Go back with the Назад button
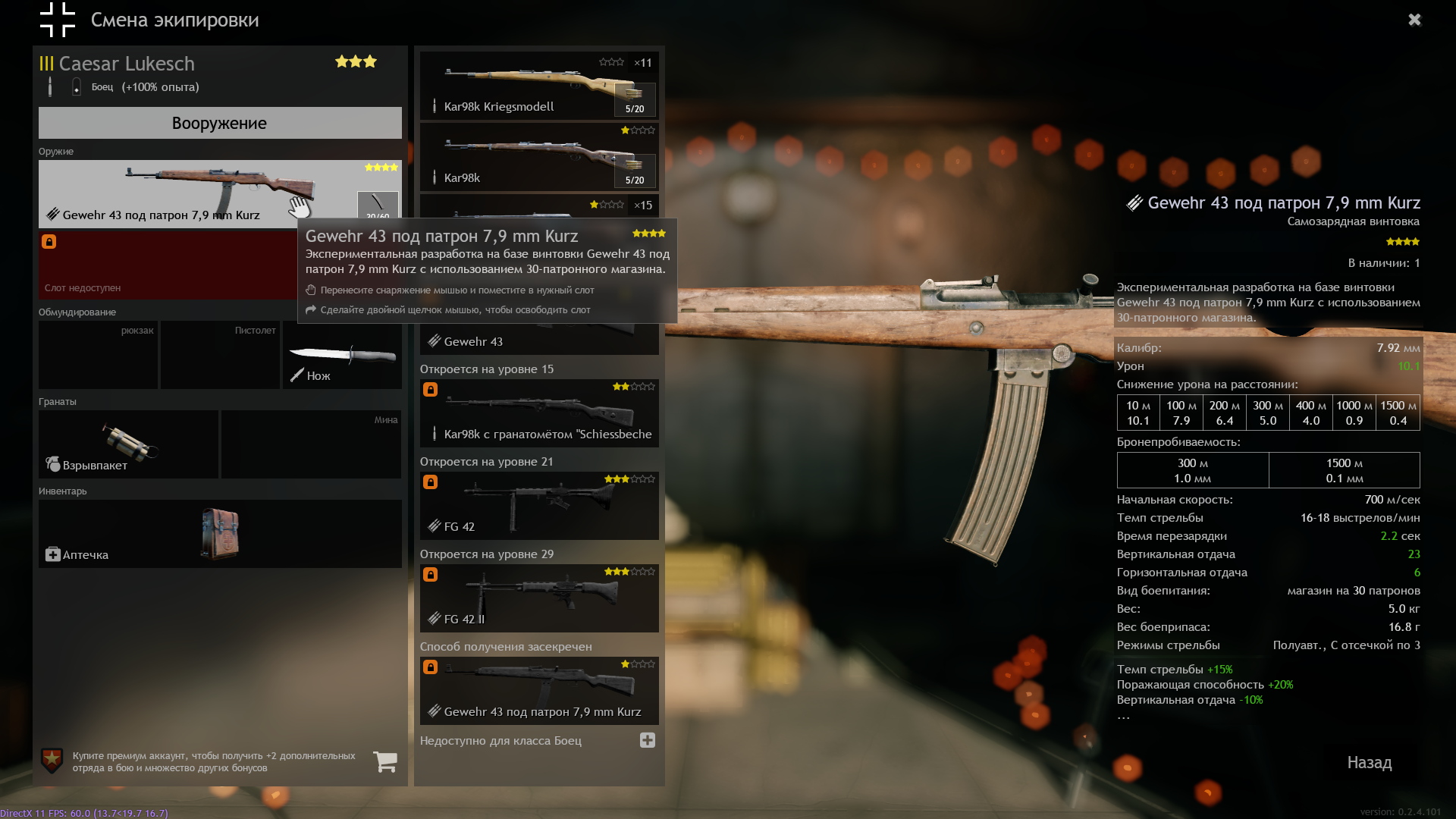This screenshot has height=819, width=1456. coord(1369,763)
